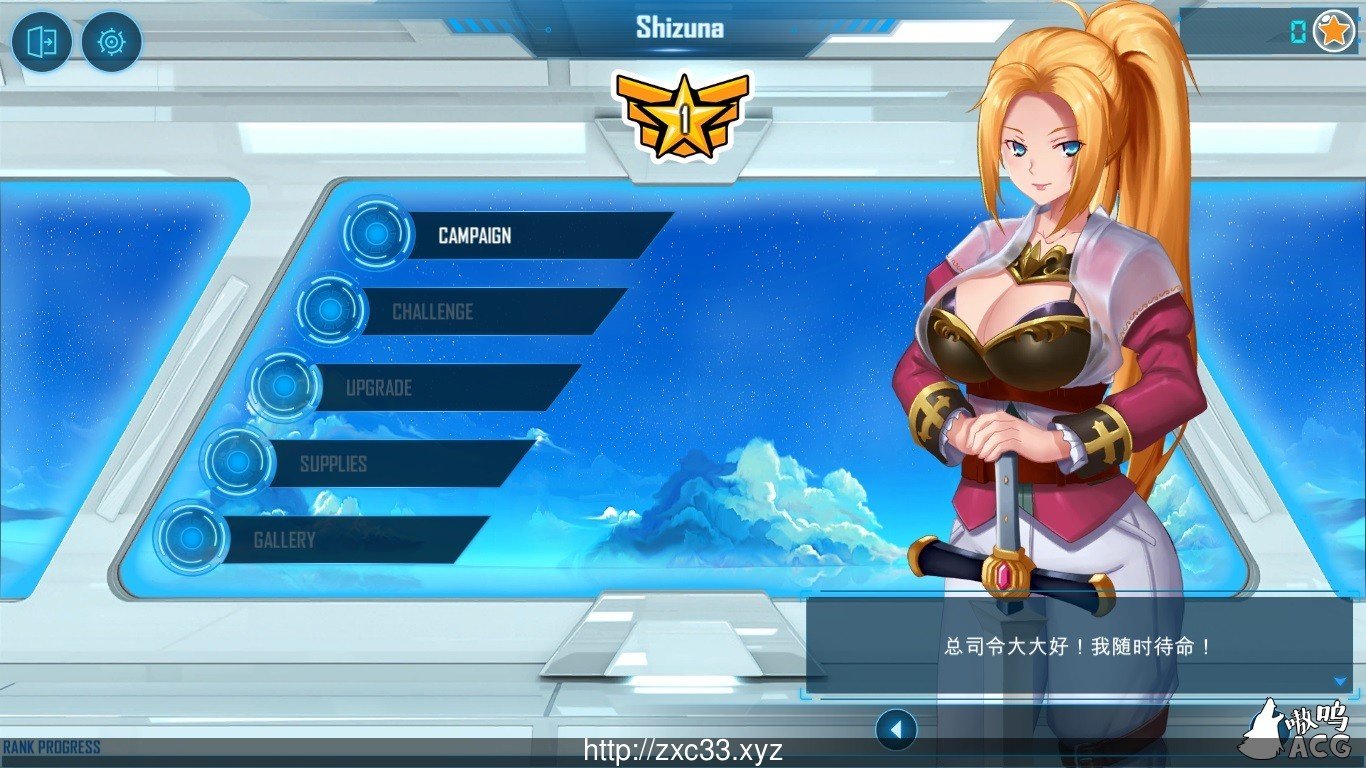Open the CHALLENGE menu entry
The width and height of the screenshot is (1366, 768).
(x=434, y=312)
